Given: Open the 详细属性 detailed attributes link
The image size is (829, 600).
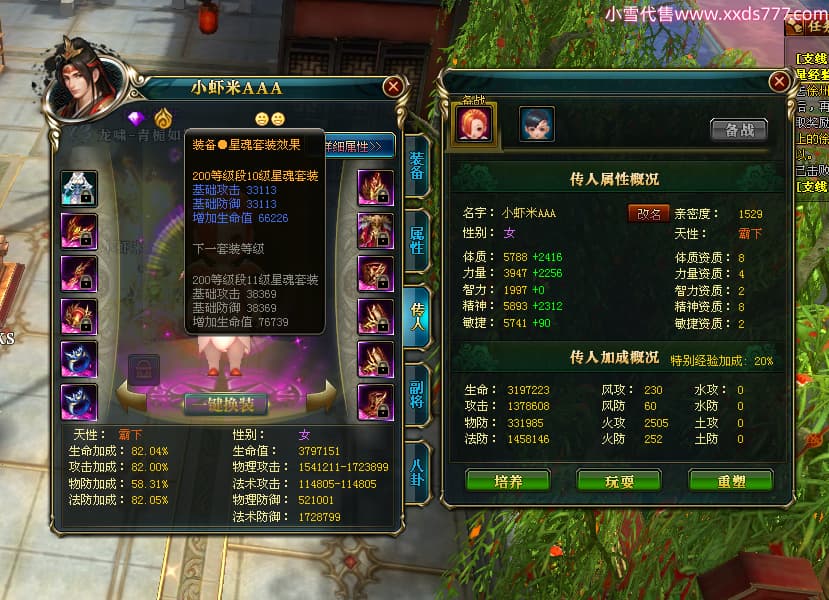Looking at the screenshot, I should [x=355, y=146].
